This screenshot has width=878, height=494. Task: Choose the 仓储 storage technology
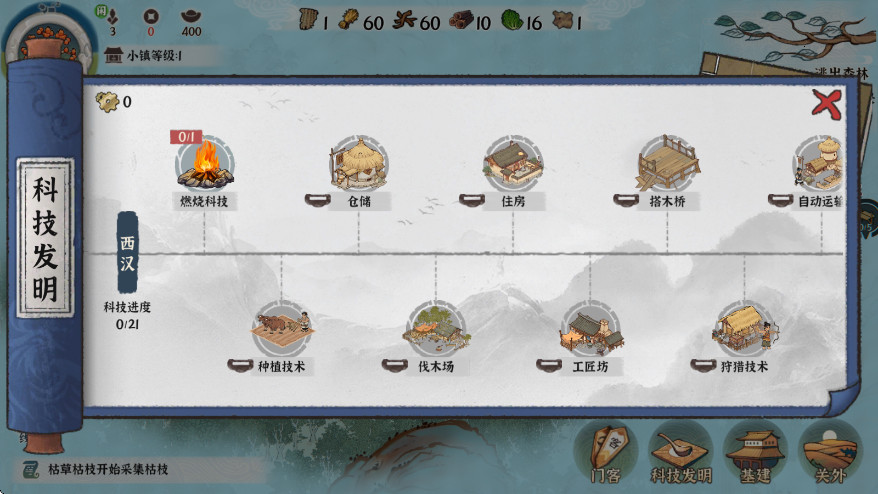pos(358,163)
